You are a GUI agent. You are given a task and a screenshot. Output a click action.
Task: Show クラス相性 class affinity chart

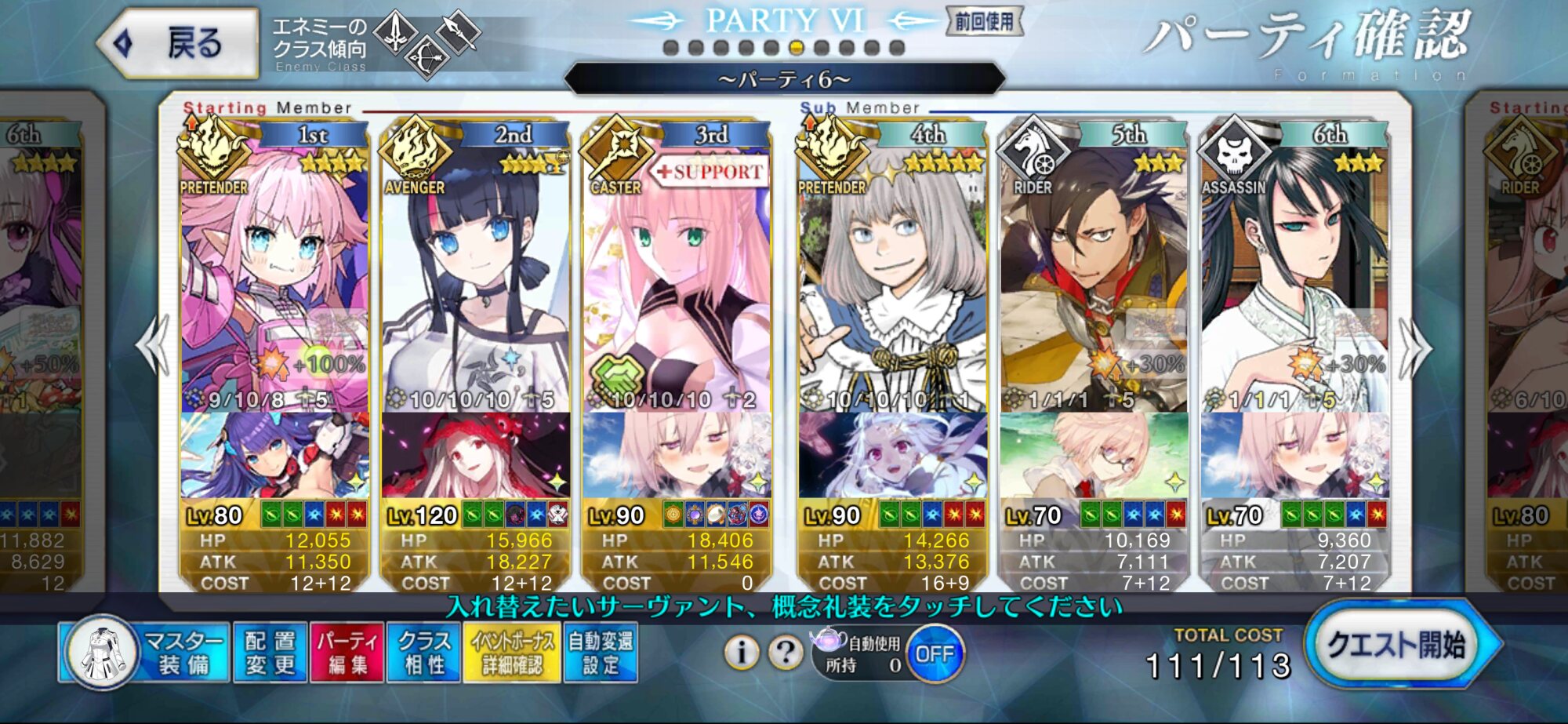tap(423, 652)
